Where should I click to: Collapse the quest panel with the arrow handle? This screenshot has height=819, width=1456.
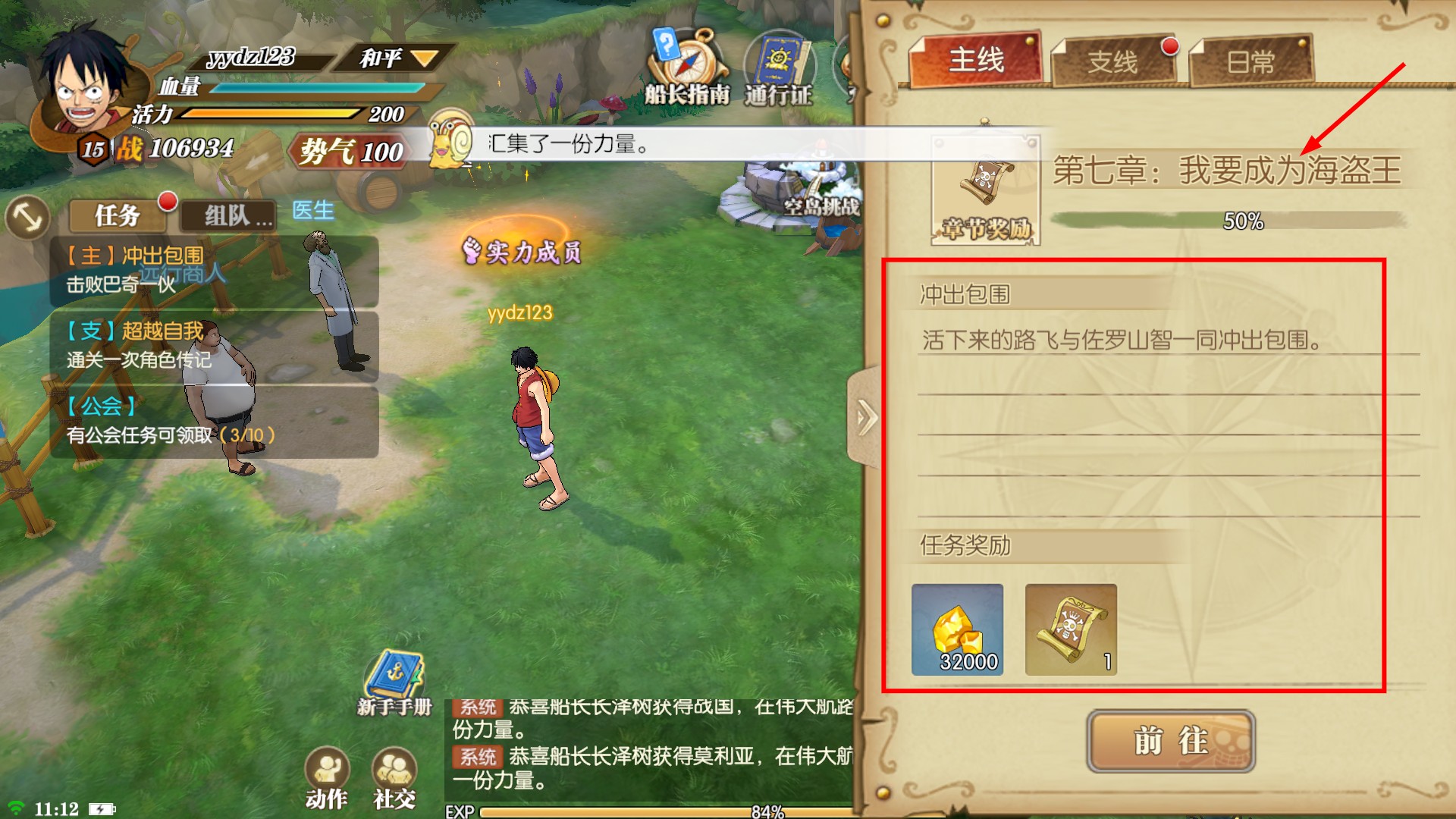pyautogui.click(x=865, y=417)
